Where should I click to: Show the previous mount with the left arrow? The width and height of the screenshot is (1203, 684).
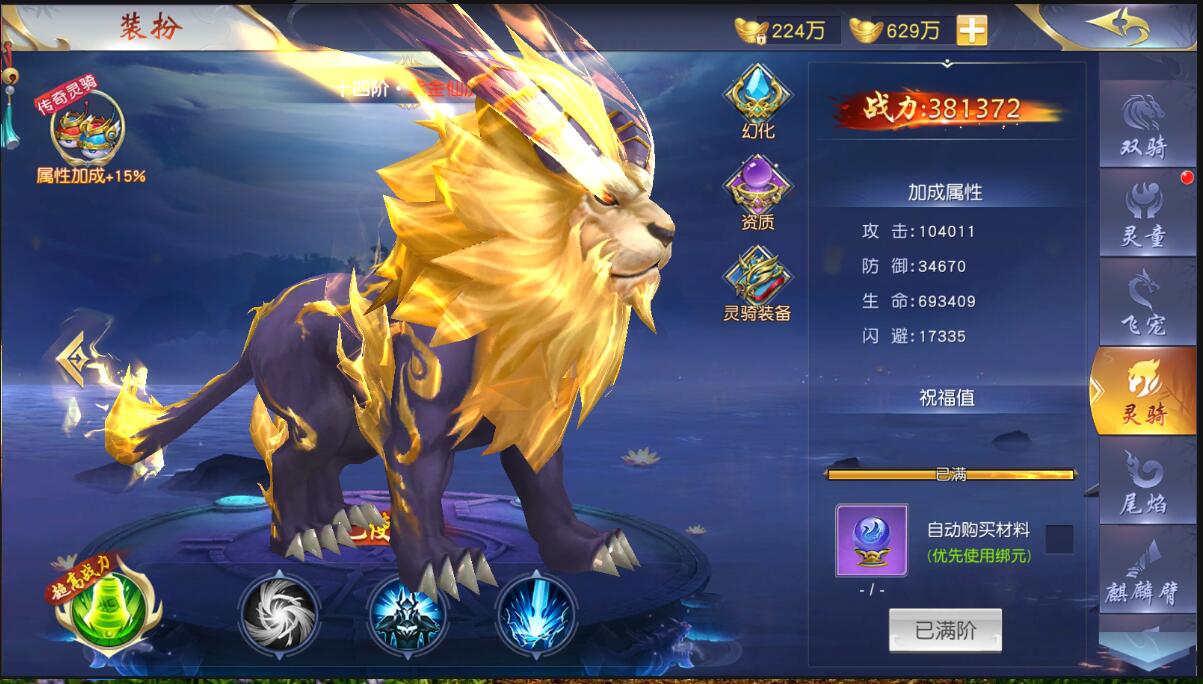click(72, 355)
